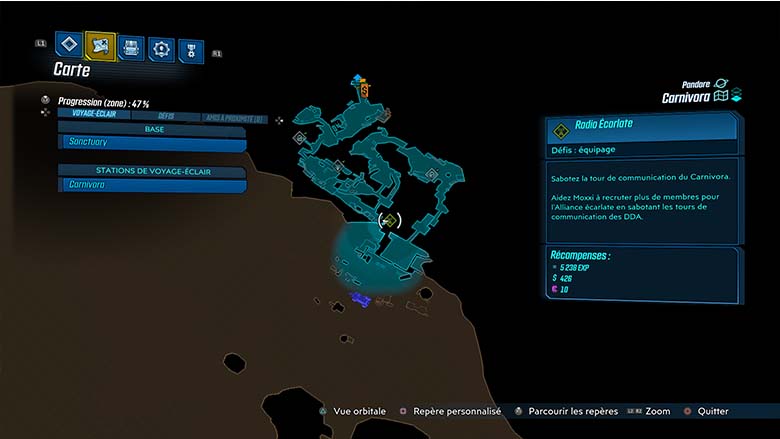Click the orange dollar vending machine marker
Image resolution: width=780 pixels, height=439 pixels.
(x=365, y=91)
